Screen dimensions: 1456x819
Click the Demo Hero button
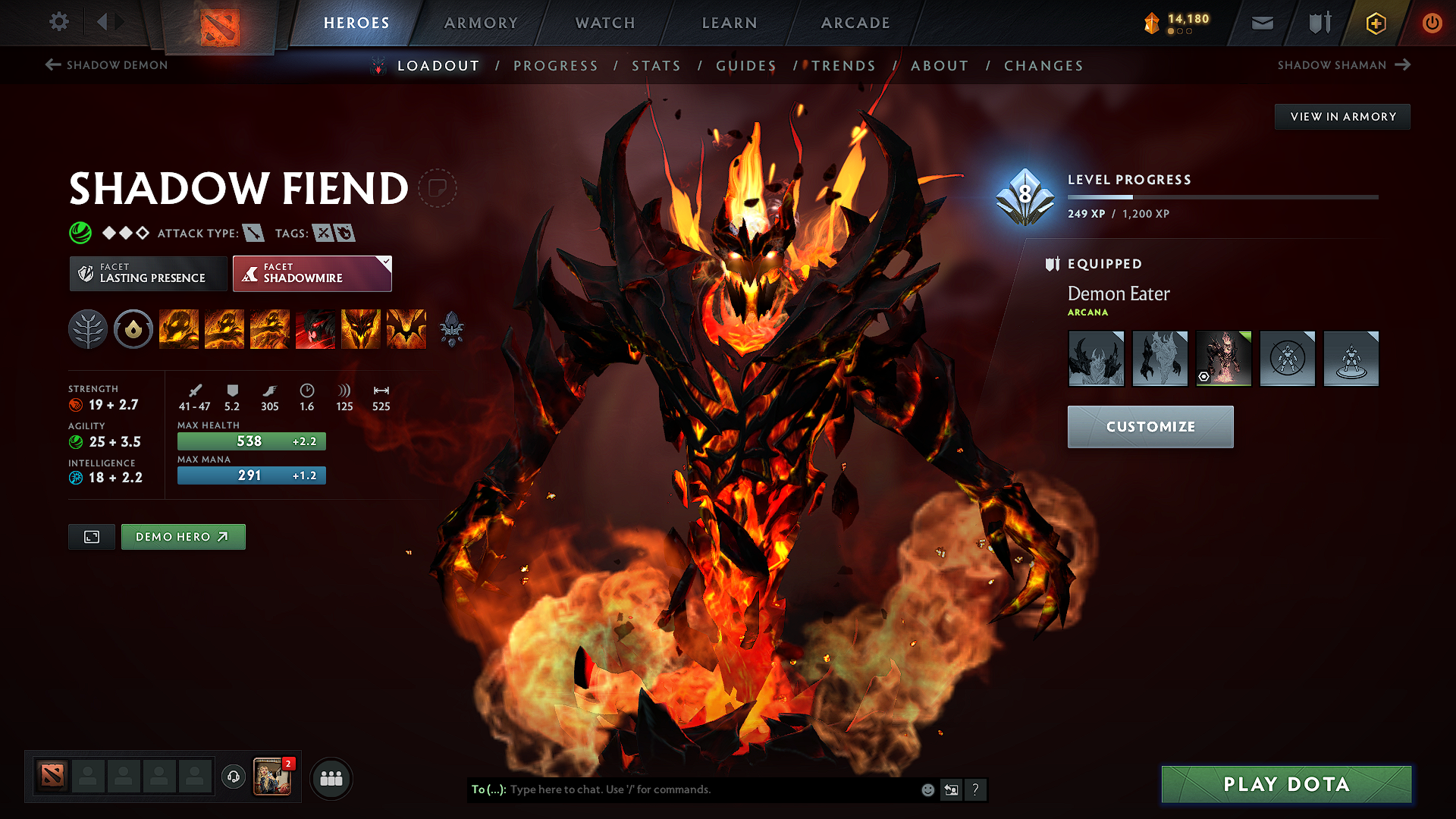[183, 536]
